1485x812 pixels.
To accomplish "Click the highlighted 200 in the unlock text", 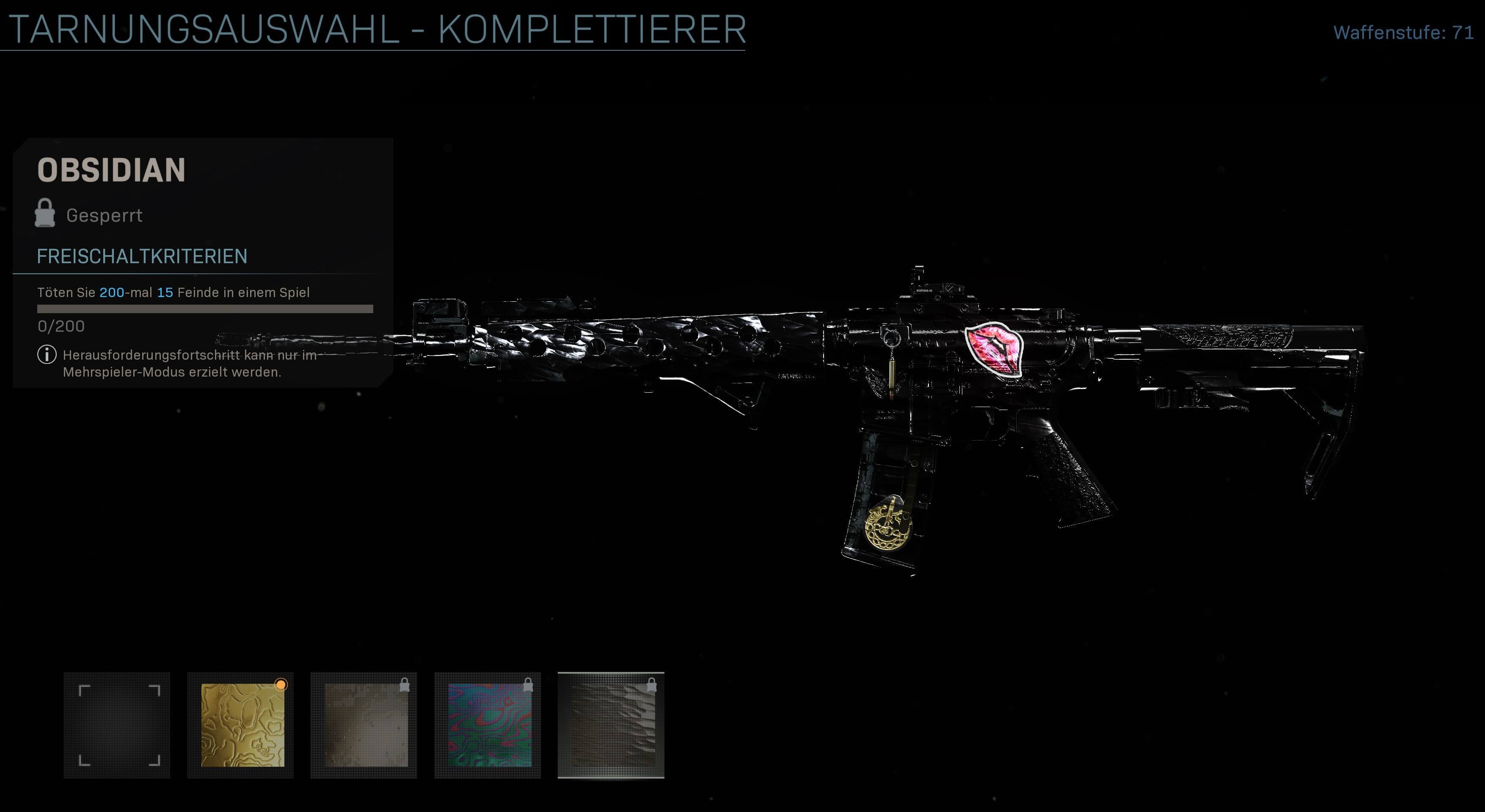I will (111, 292).
